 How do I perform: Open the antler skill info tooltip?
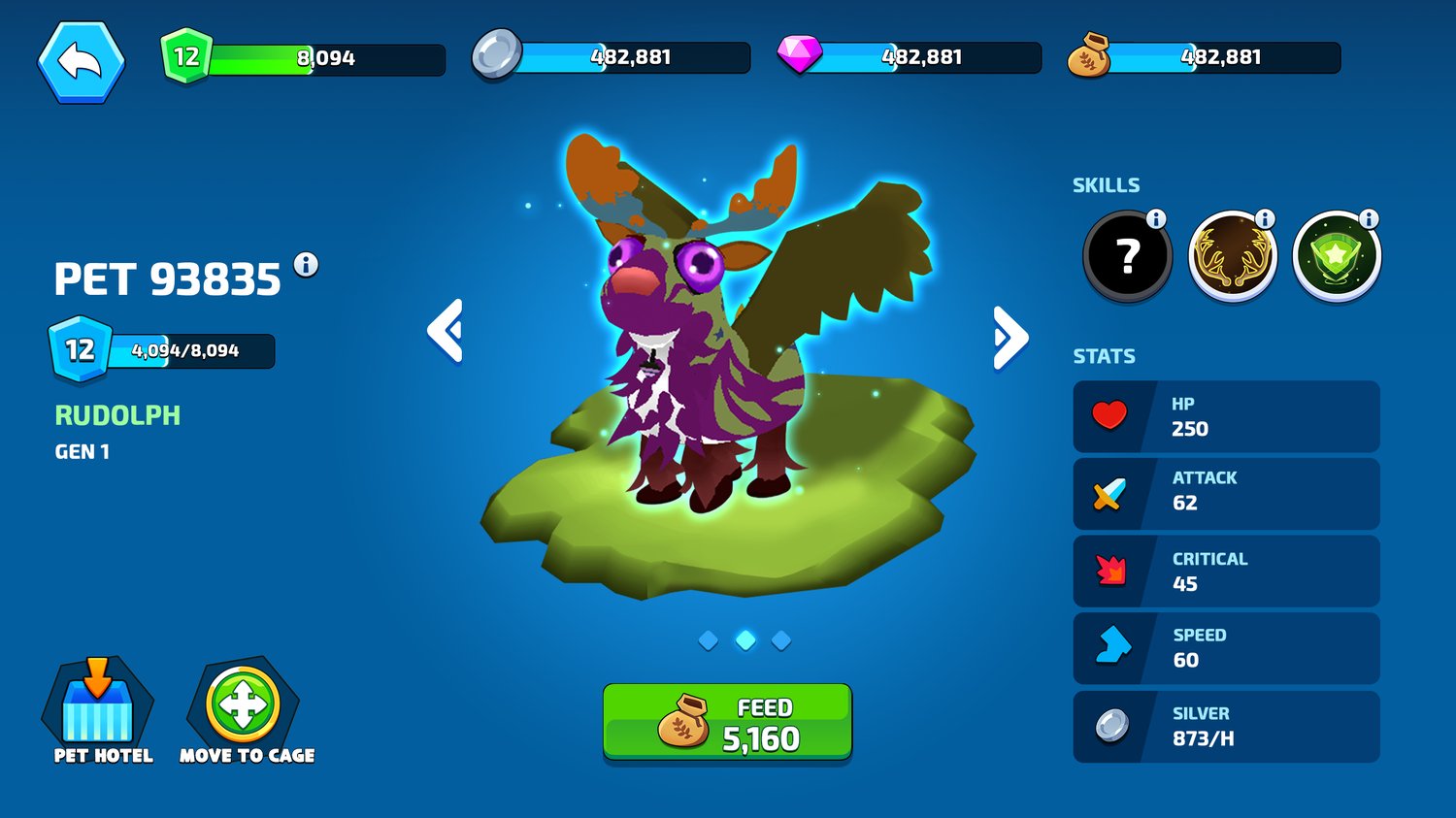[x=1265, y=219]
